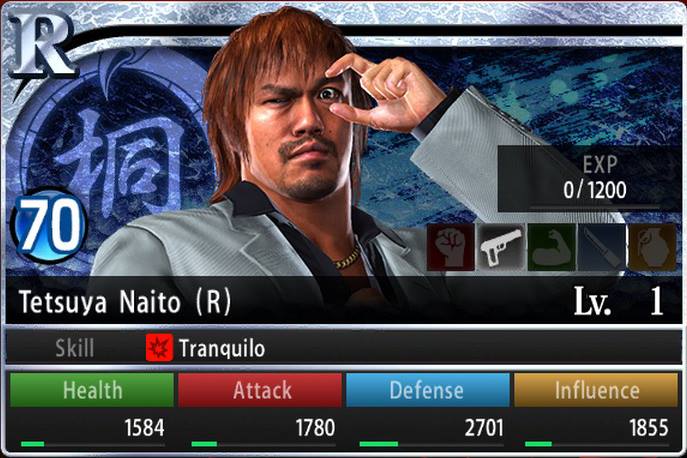Select the red Attack stat header

(x=261, y=390)
